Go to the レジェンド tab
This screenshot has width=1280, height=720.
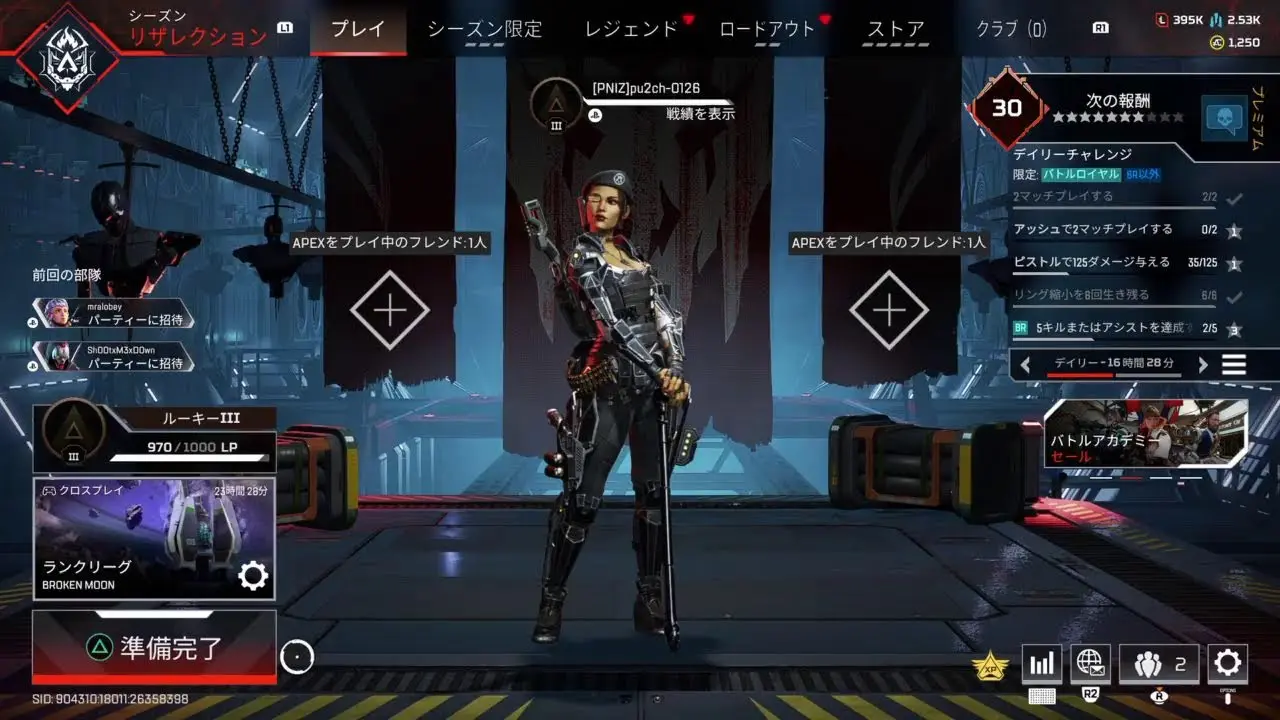pyautogui.click(x=631, y=29)
